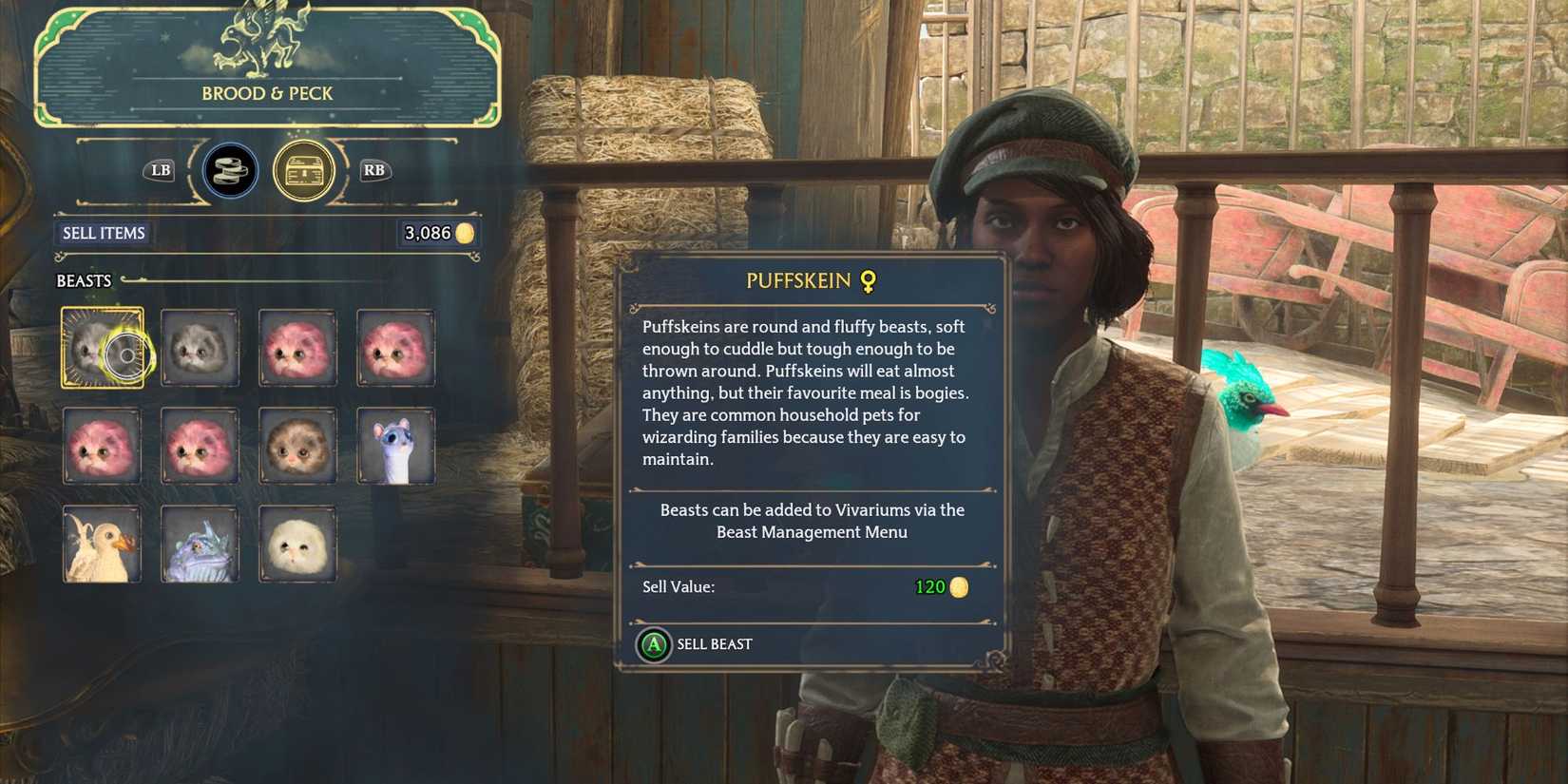
Task: Pick the big-eyed Mooncalf beast slot
Action: pyautogui.click(x=396, y=447)
